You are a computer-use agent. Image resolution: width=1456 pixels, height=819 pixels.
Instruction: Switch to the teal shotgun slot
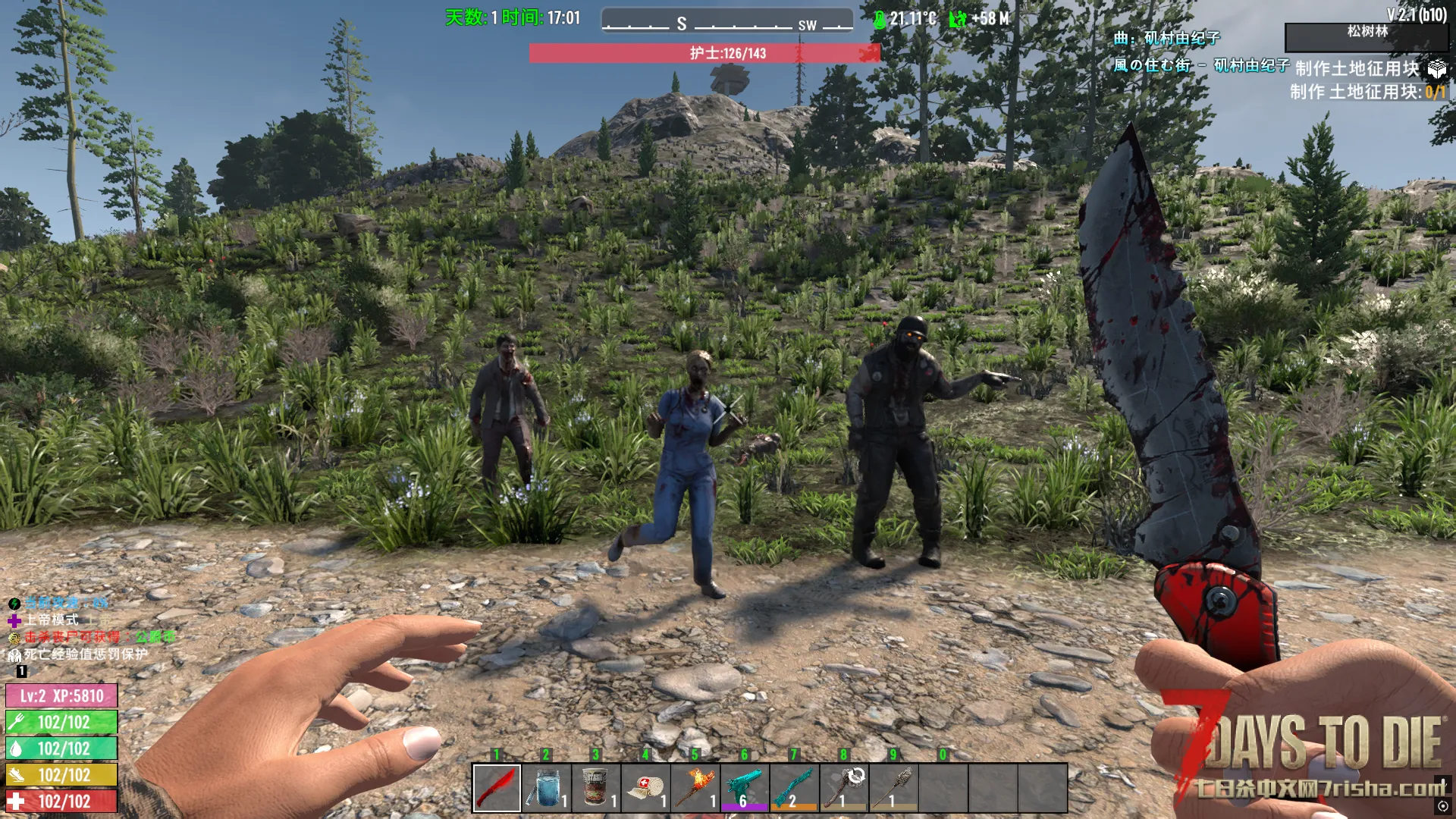(x=794, y=787)
